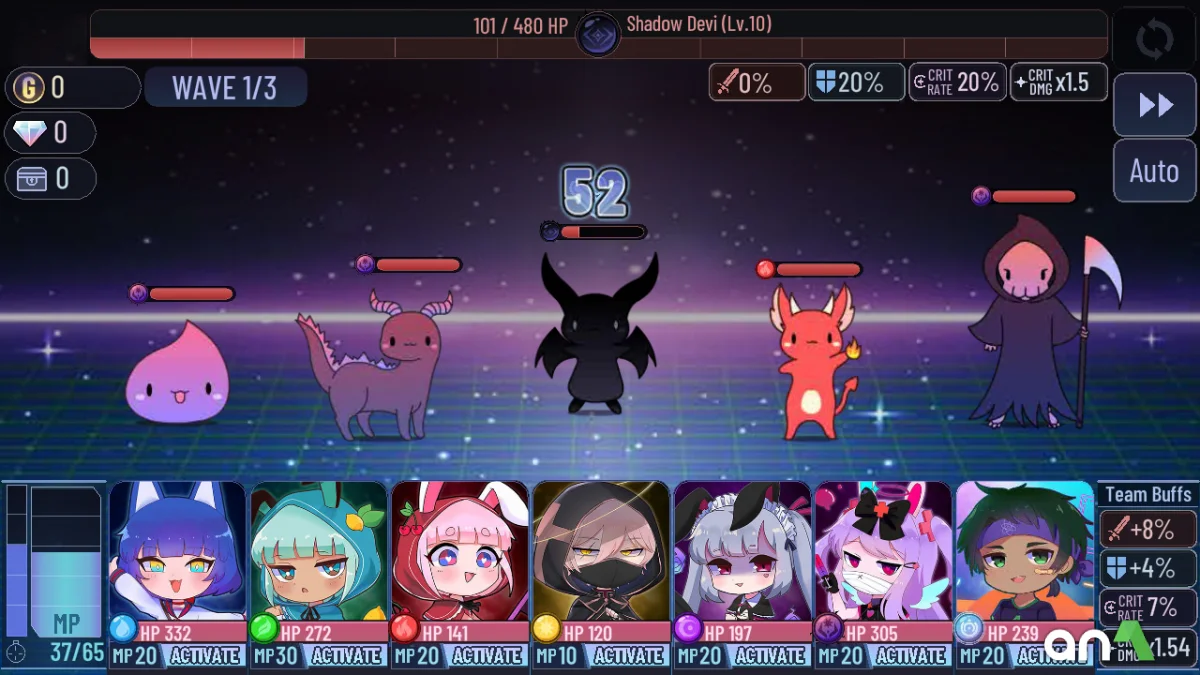Viewport: 1200px width, 675px height.
Task: Activate the masked ninja character's skill
Action: tap(628, 656)
